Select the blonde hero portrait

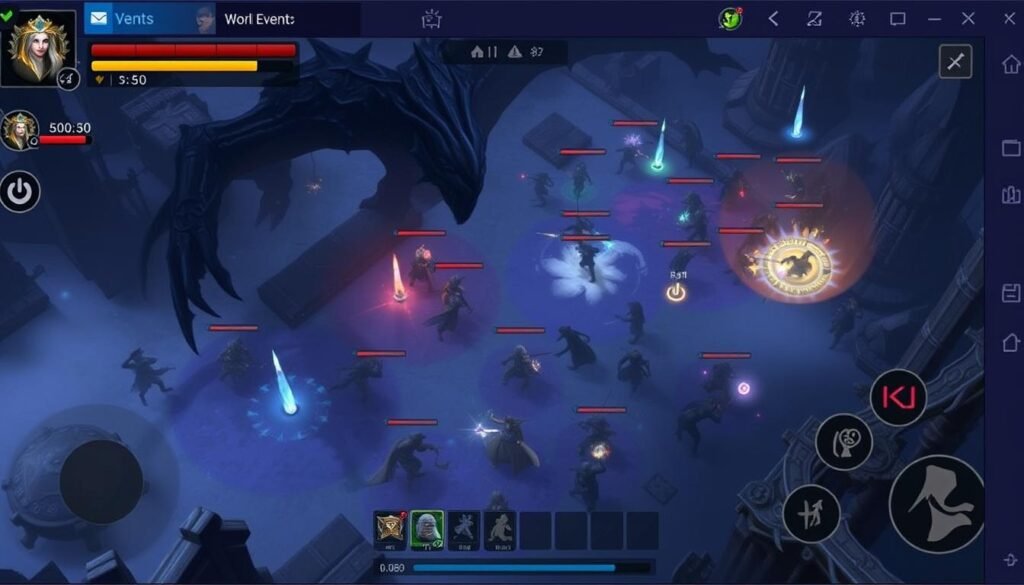point(41,47)
